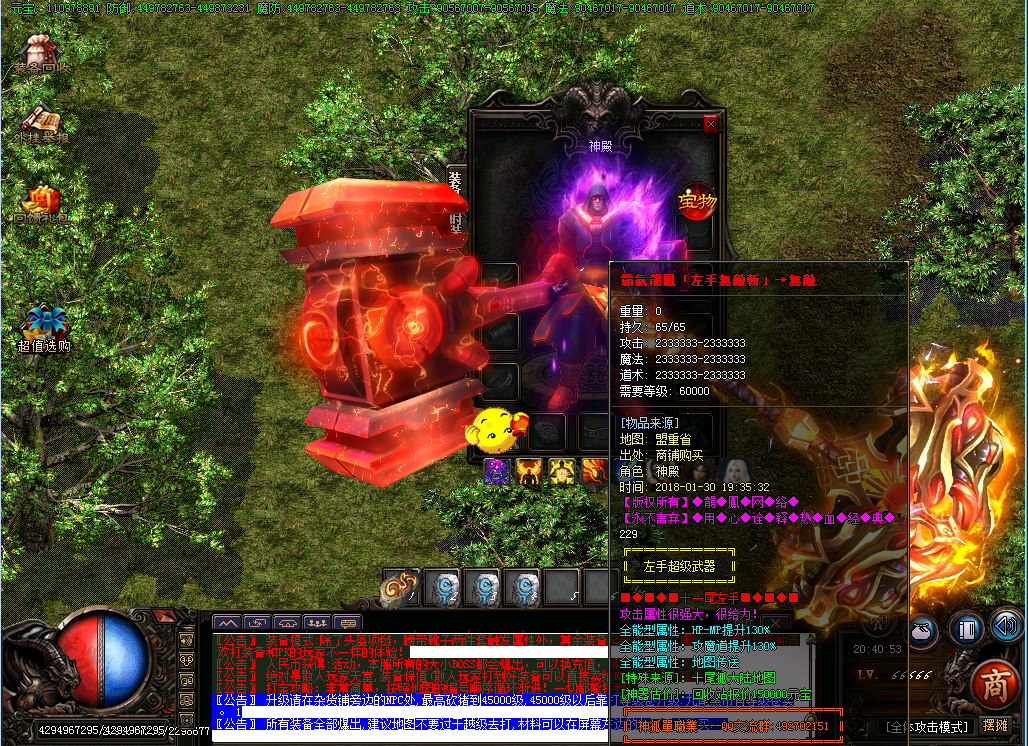Click the first chat channel tab
1028x746 pixels.
pyautogui.click(x=227, y=623)
